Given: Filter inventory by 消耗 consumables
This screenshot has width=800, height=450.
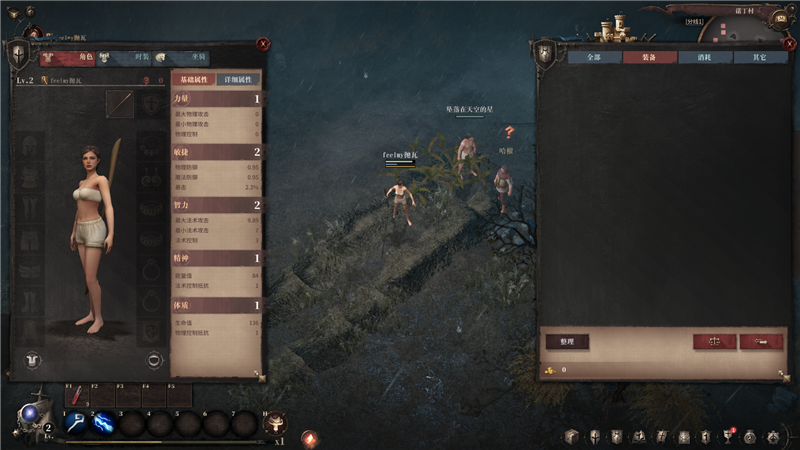Looking at the screenshot, I should click(x=705, y=58).
